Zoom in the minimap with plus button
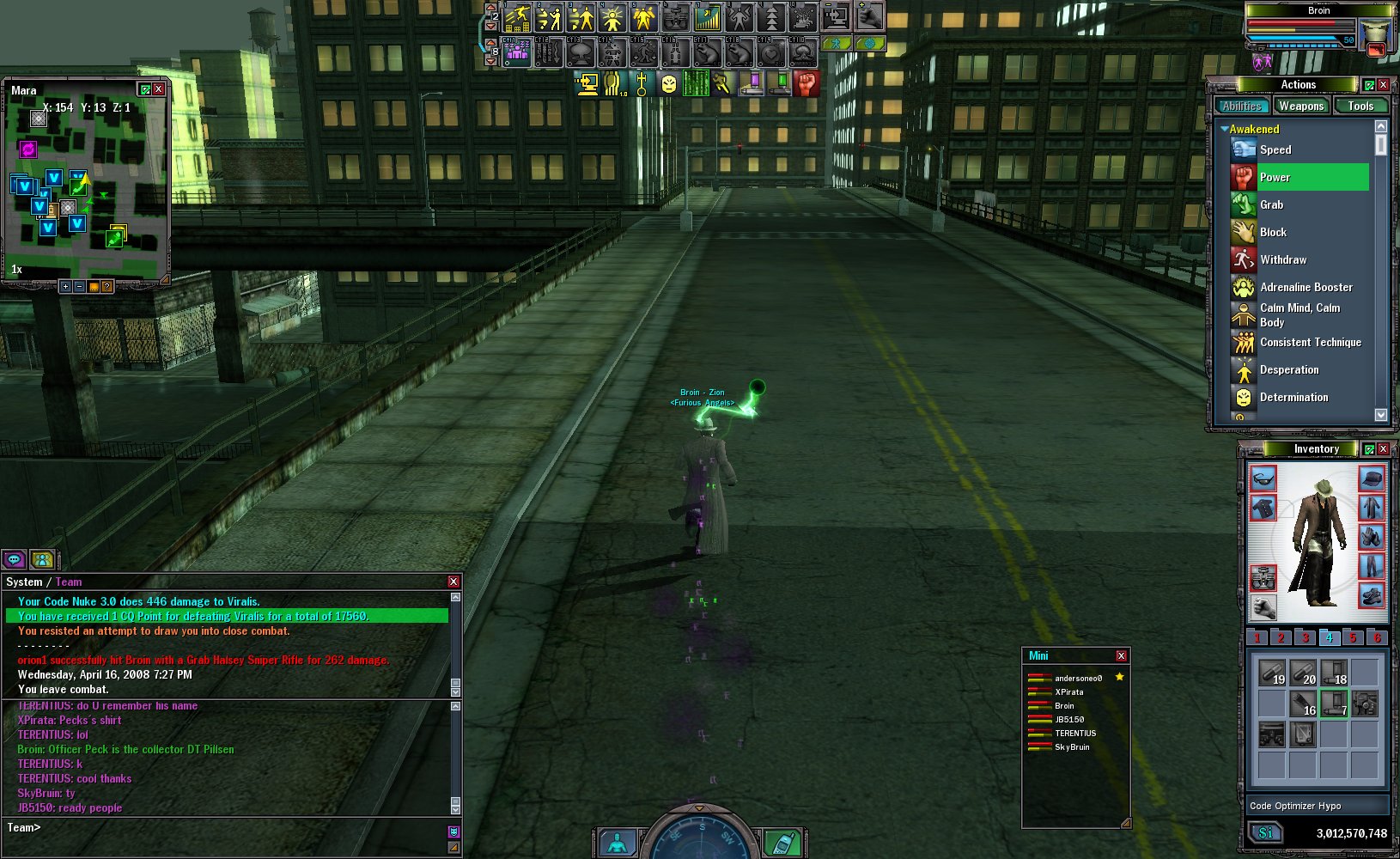The image size is (1400, 859). [x=65, y=286]
